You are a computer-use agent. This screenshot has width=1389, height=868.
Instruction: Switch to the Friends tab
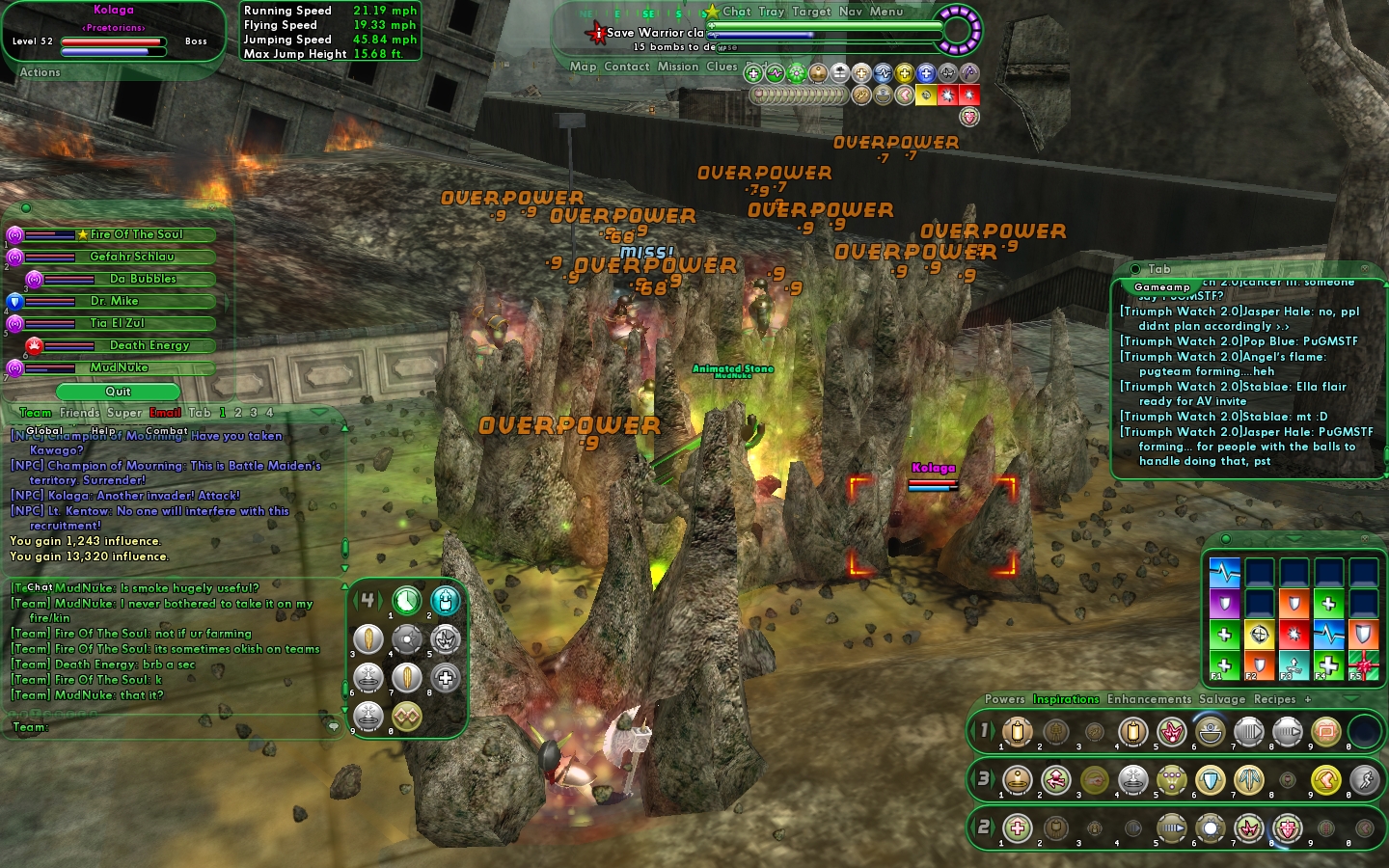79,413
